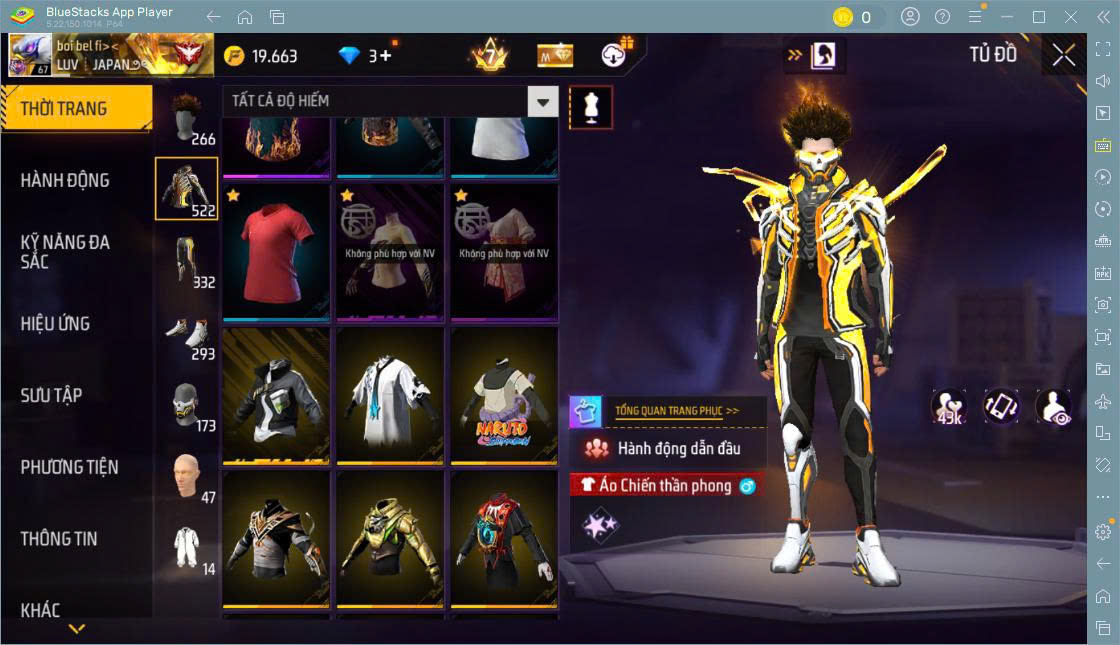Switch to Kỹ Năng Đa Sắc section

point(65,252)
